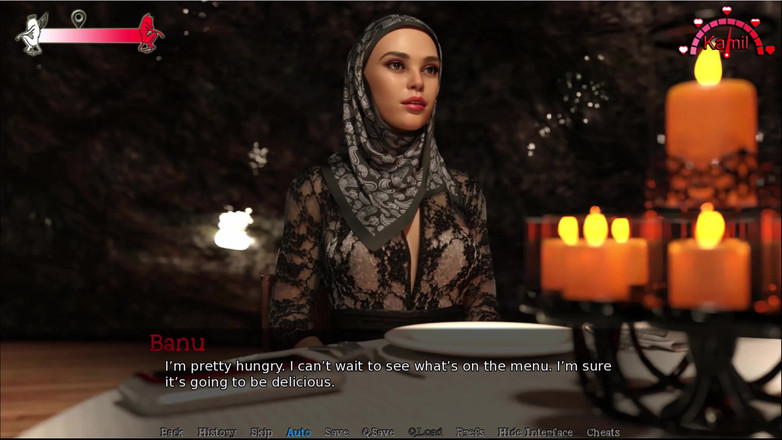Toggle Skip mode in the quick menu

click(261, 432)
